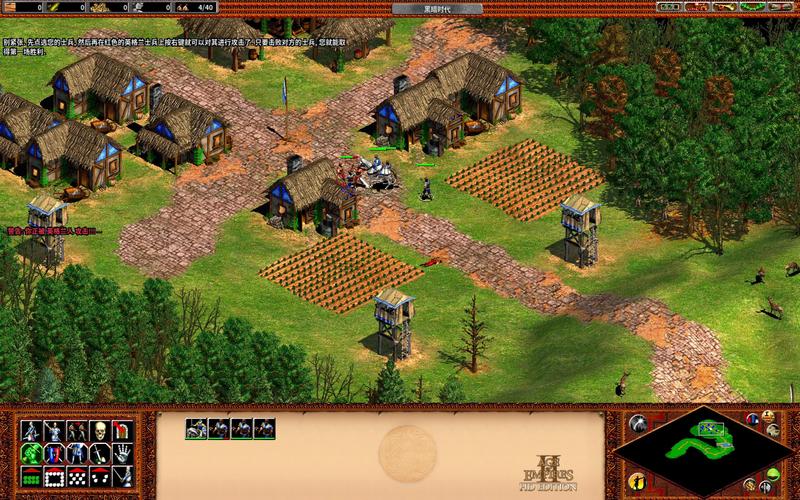The height and width of the screenshot is (500, 800).
Task: Select the mounted knight unit portrait
Action: 196,428
